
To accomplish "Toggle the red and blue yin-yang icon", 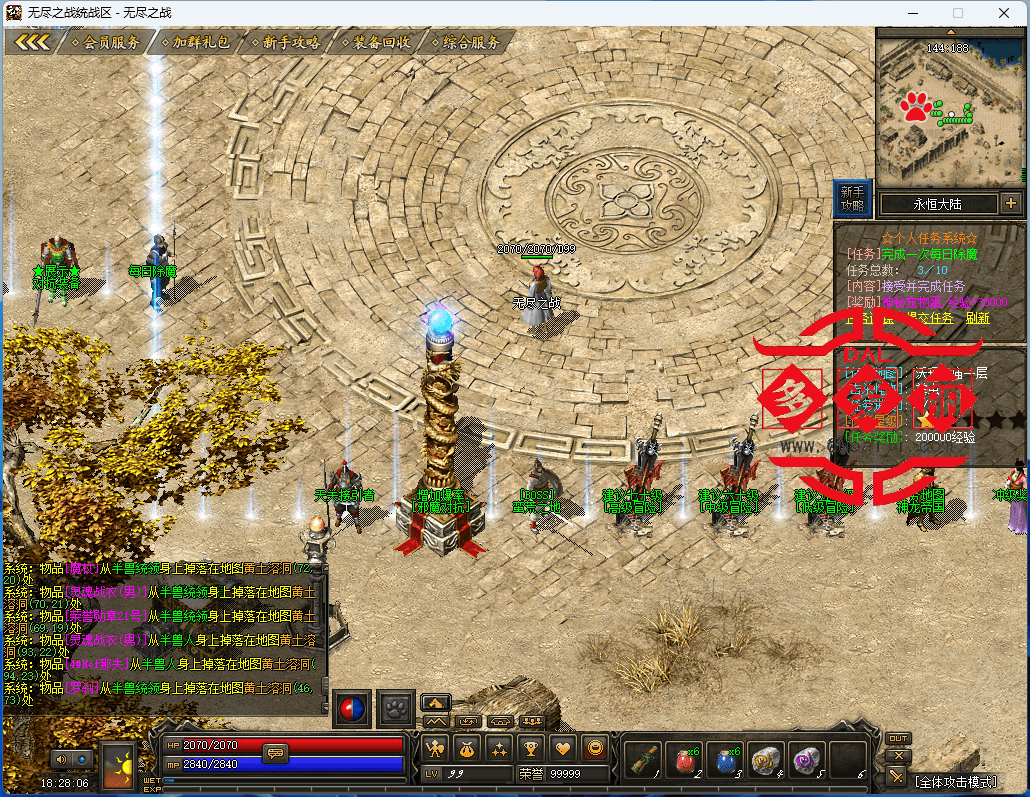I will [x=351, y=707].
